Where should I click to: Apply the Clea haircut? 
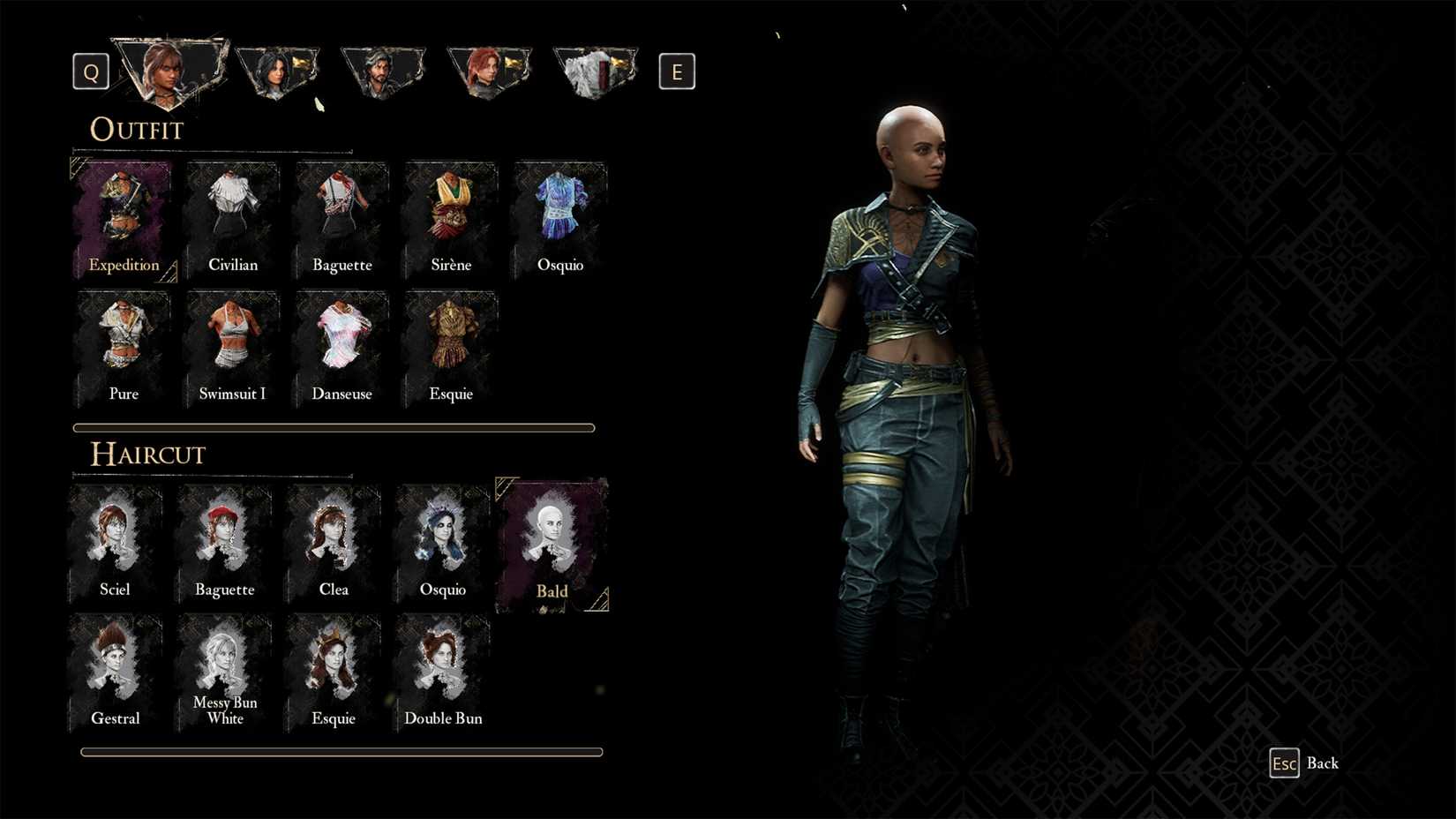point(334,538)
